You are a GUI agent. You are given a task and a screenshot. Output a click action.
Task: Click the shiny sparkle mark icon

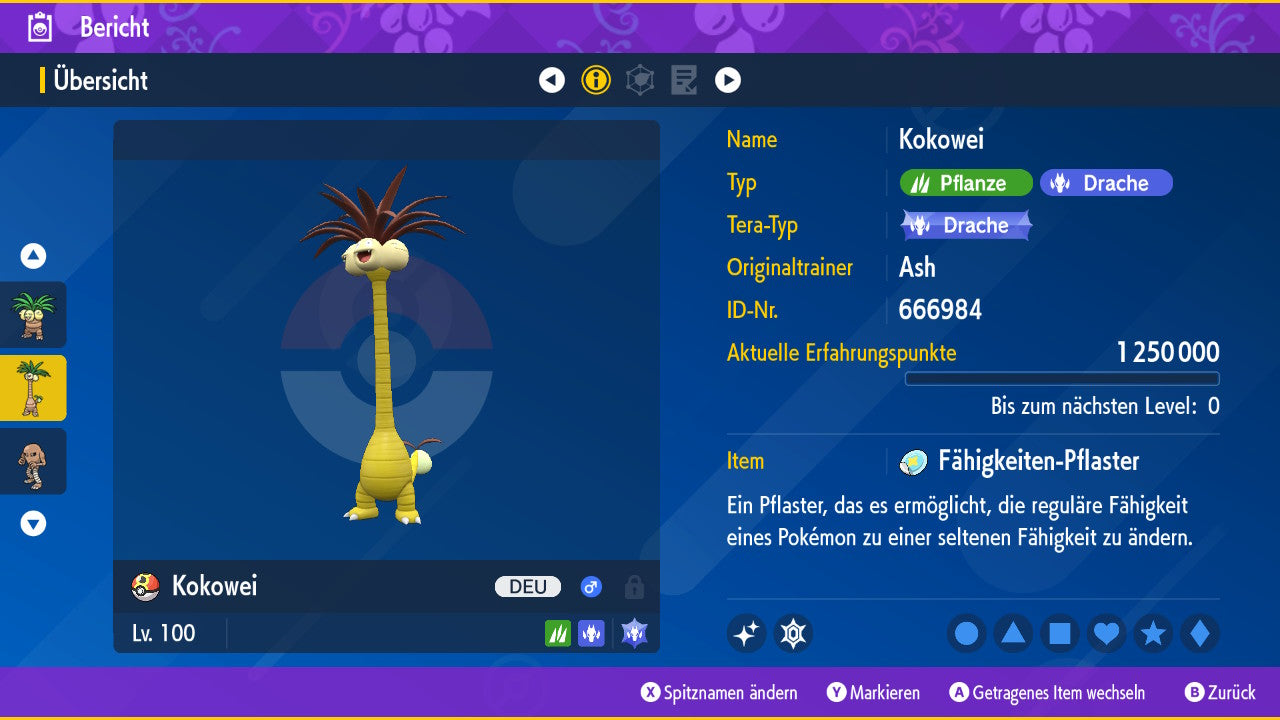click(746, 633)
